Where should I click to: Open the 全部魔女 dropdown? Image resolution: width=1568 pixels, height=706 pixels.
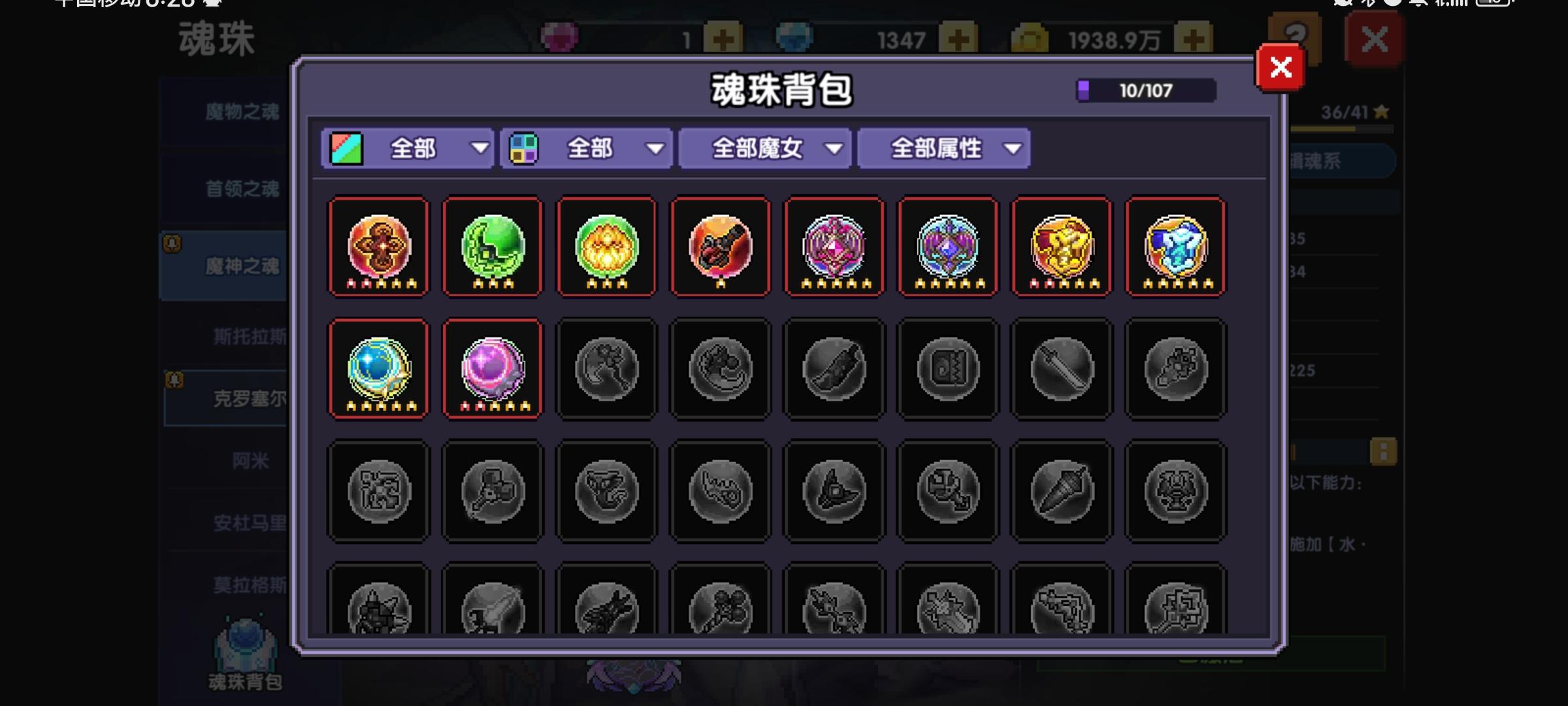point(764,148)
